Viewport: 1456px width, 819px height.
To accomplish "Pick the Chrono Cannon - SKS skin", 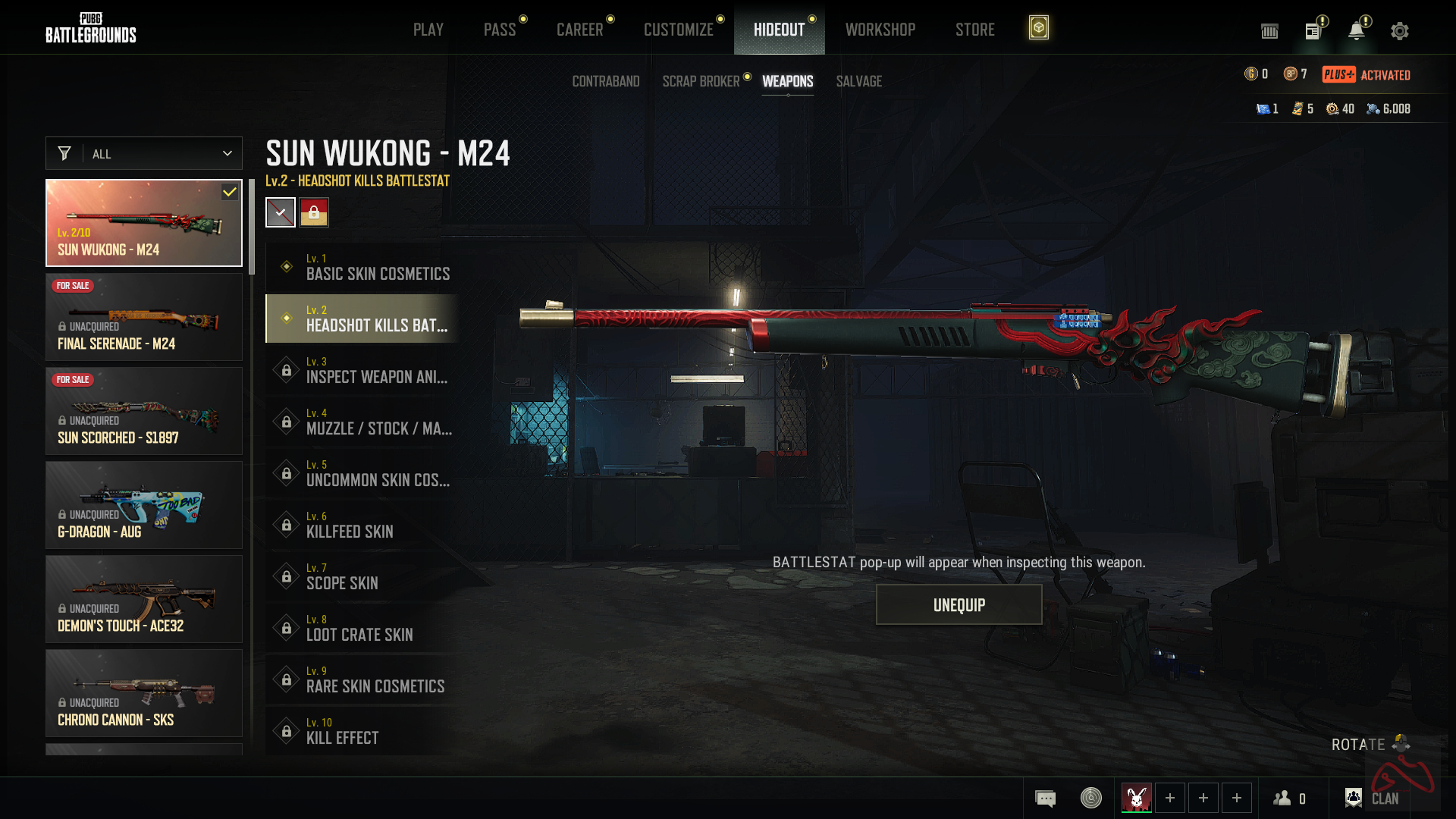I will tap(144, 693).
